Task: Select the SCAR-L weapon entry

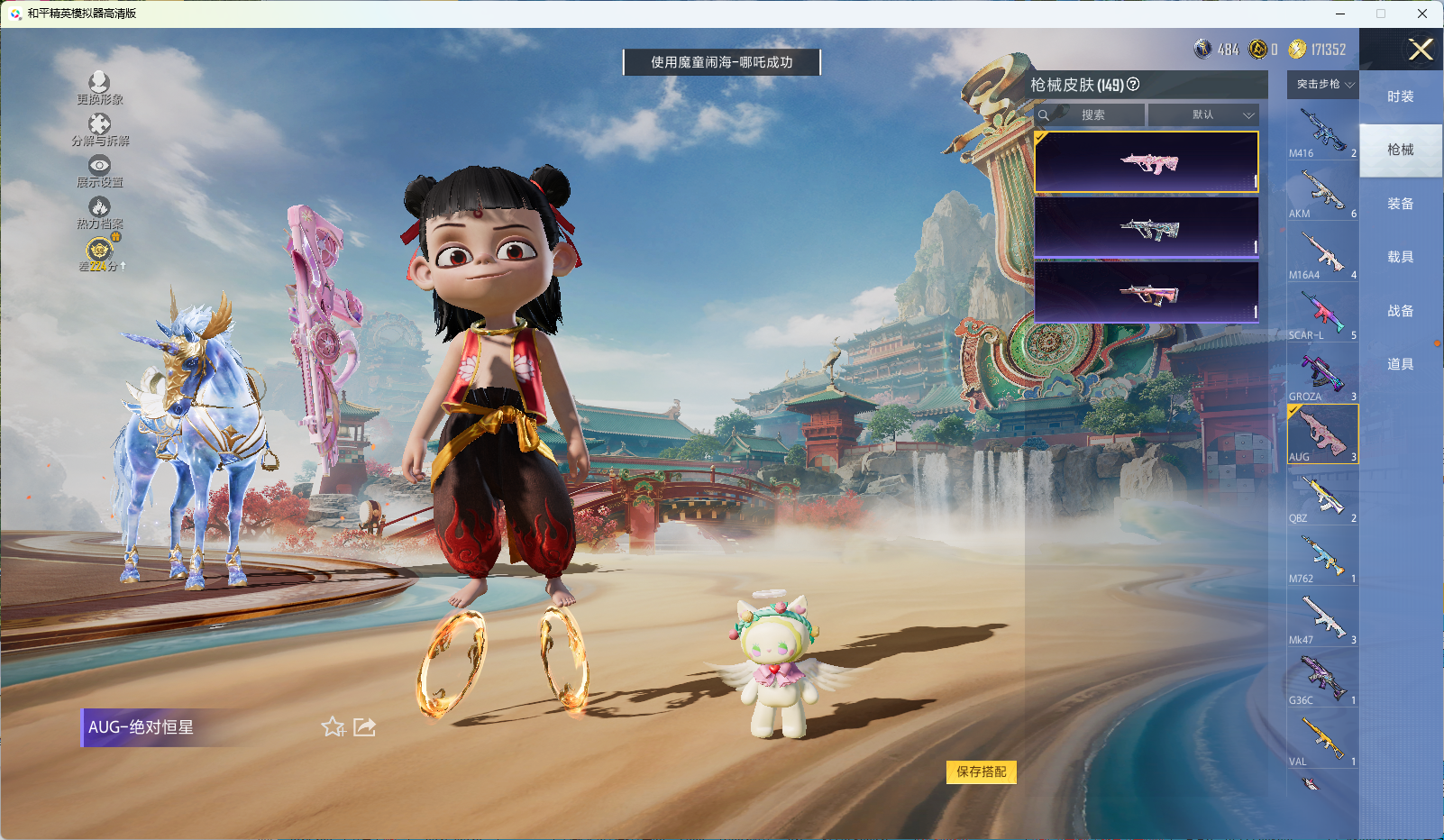Action: pyautogui.click(x=1322, y=315)
